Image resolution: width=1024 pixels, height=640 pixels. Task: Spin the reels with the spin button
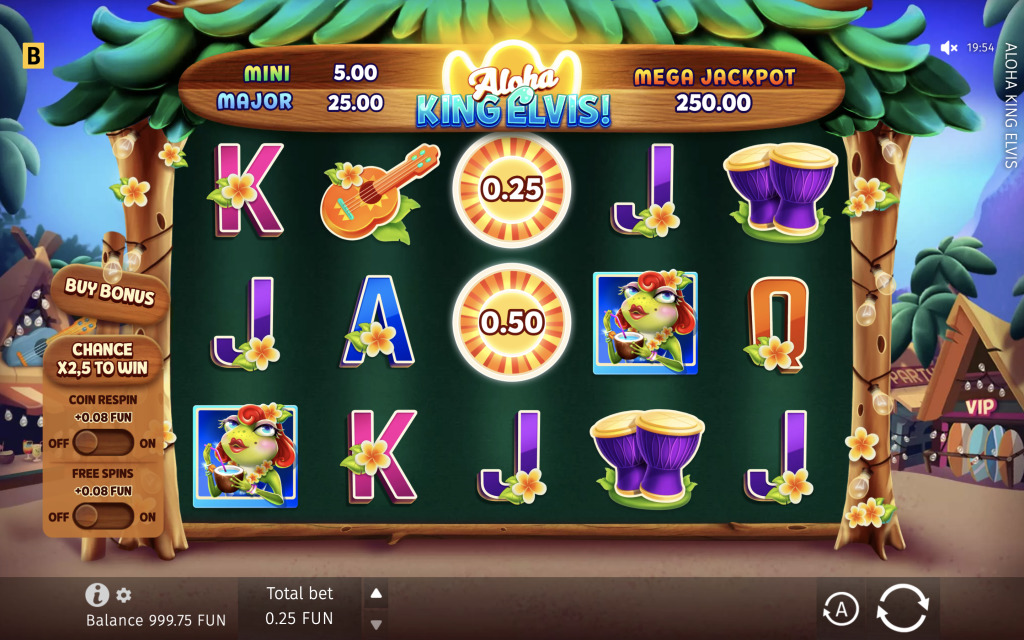[x=902, y=607]
